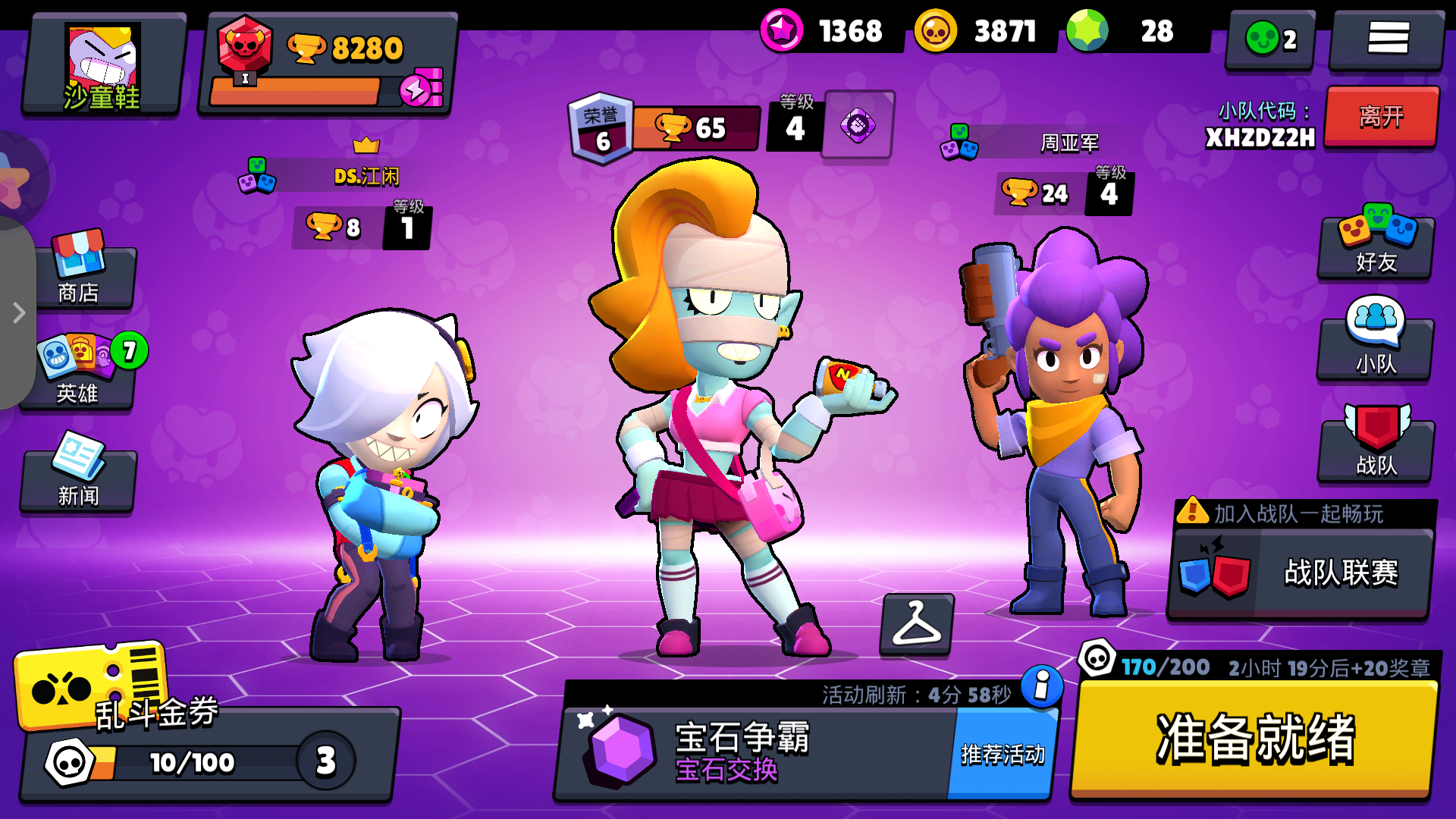The height and width of the screenshot is (819, 1456).
Task: Open the 小队 team chat
Action: pos(1375,349)
